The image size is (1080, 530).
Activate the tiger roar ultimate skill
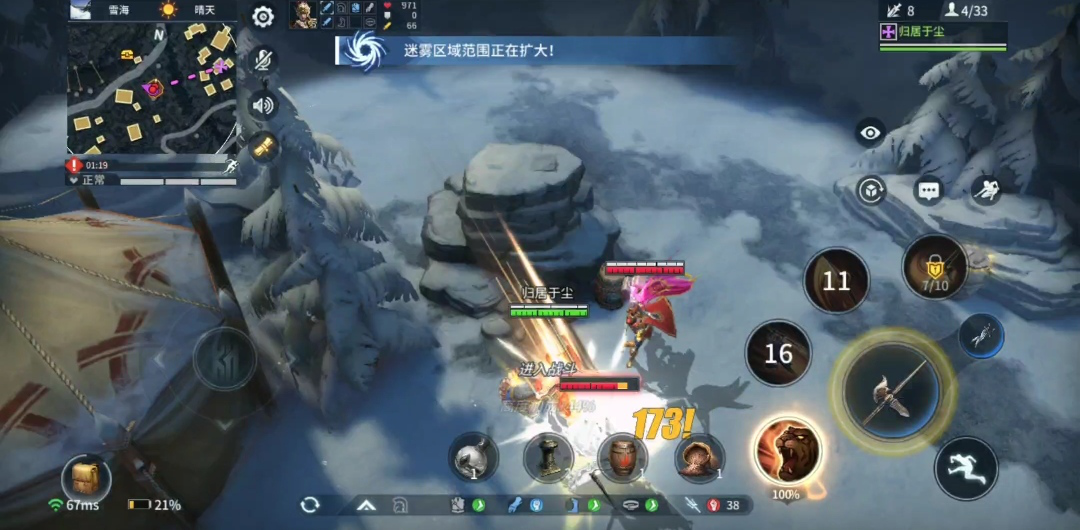(789, 450)
